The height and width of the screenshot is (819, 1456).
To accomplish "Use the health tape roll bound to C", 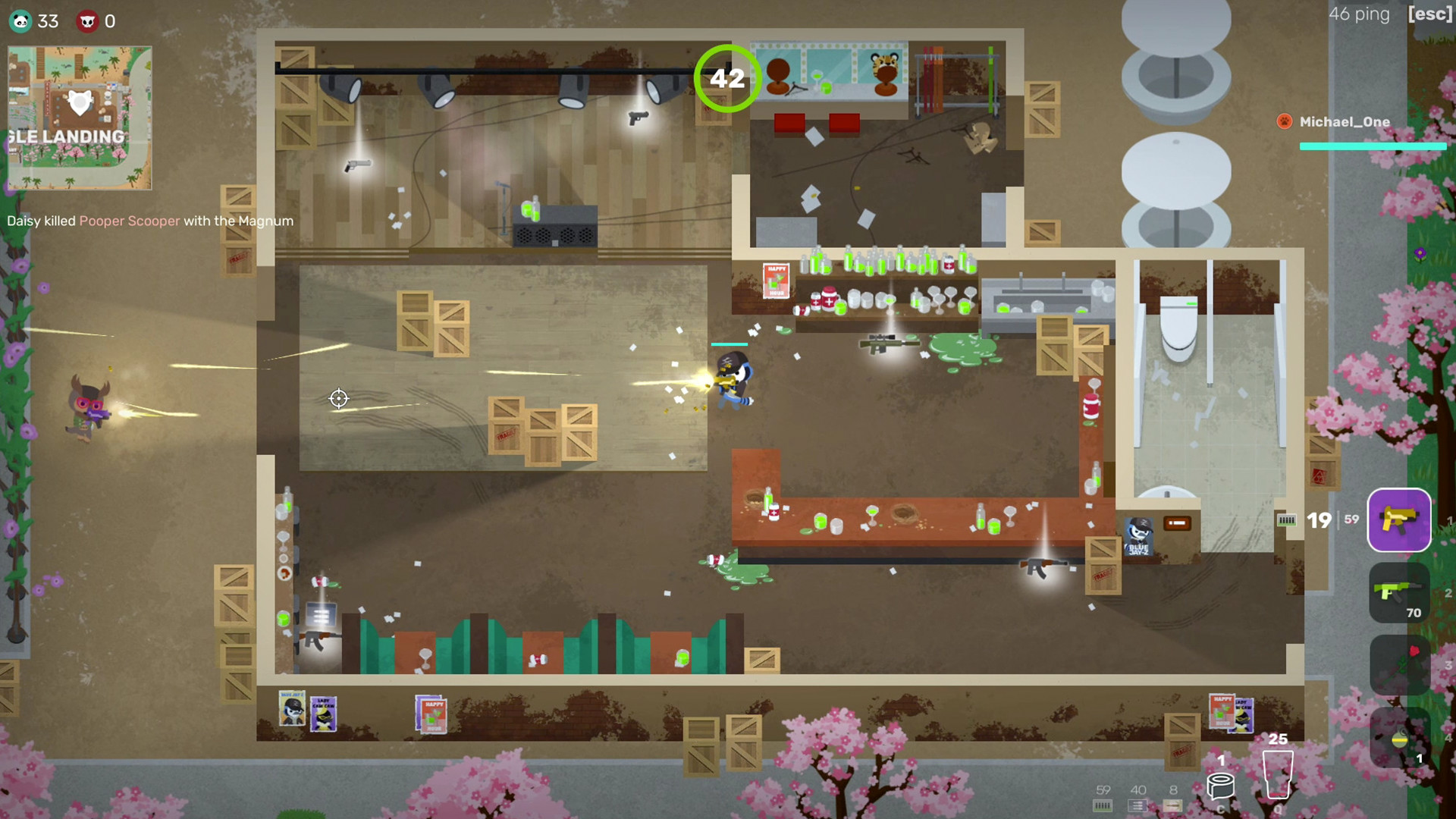I will tap(1221, 785).
